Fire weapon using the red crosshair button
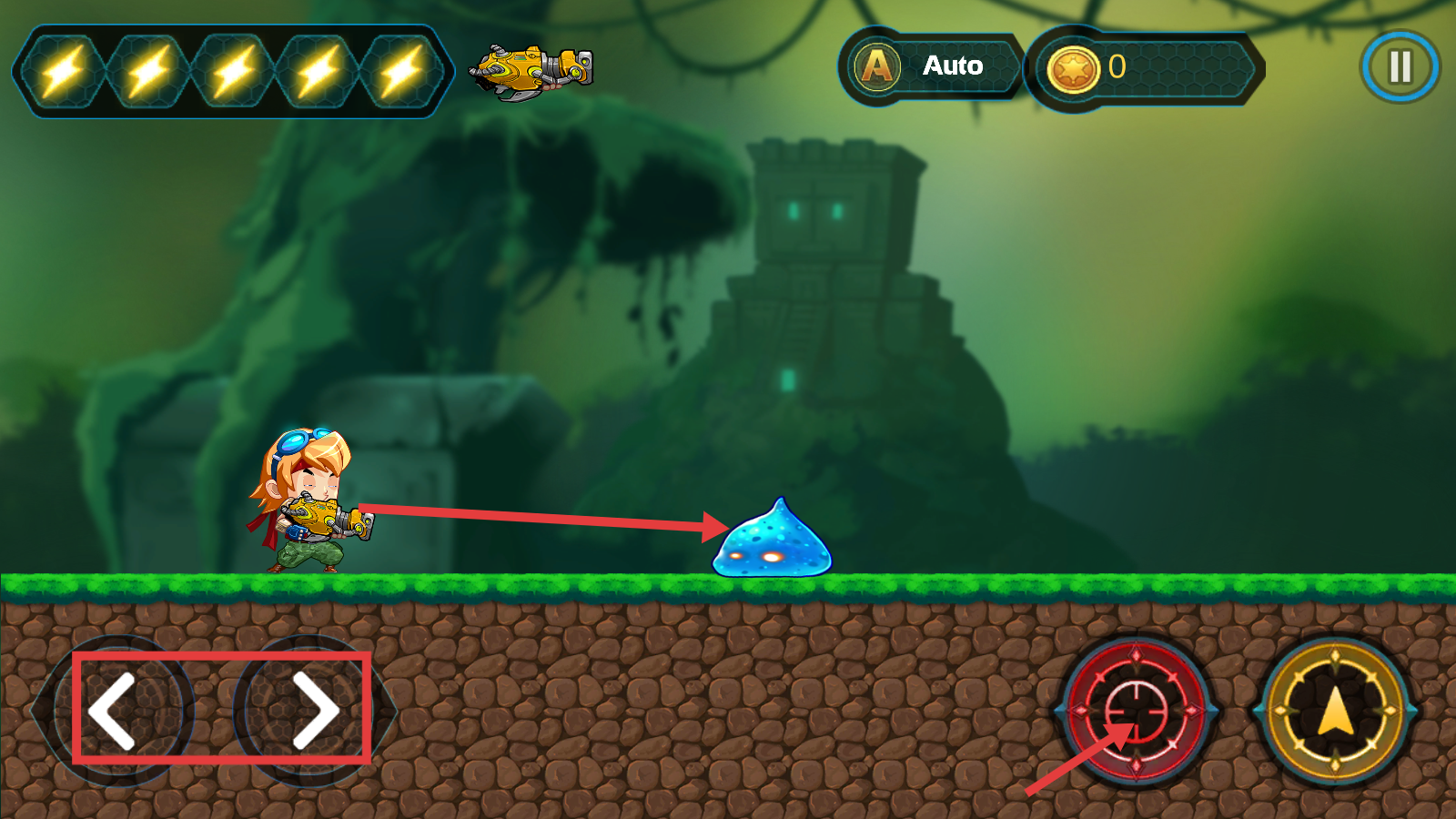 [1137, 710]
